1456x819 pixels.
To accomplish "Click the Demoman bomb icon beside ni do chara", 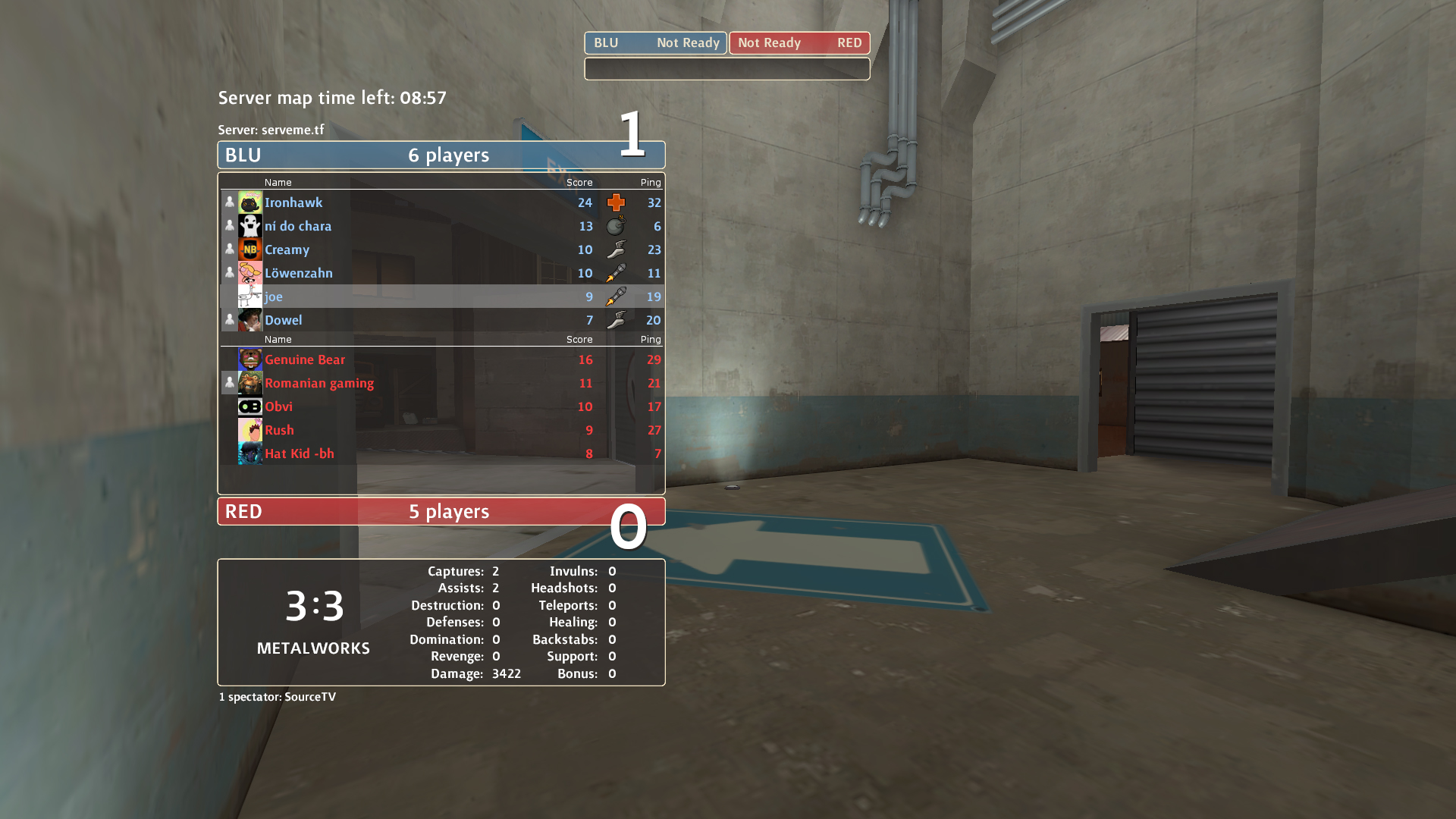I will [616, 226].
